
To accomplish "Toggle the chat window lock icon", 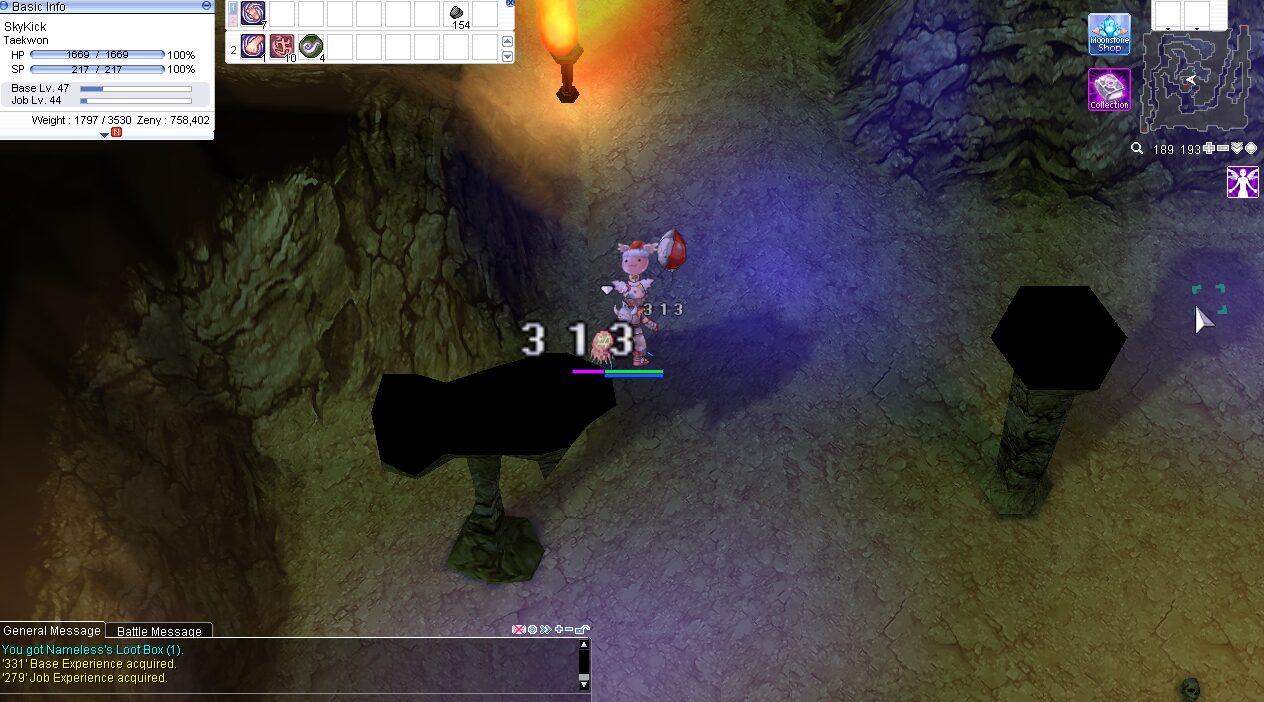I will 584,630.
